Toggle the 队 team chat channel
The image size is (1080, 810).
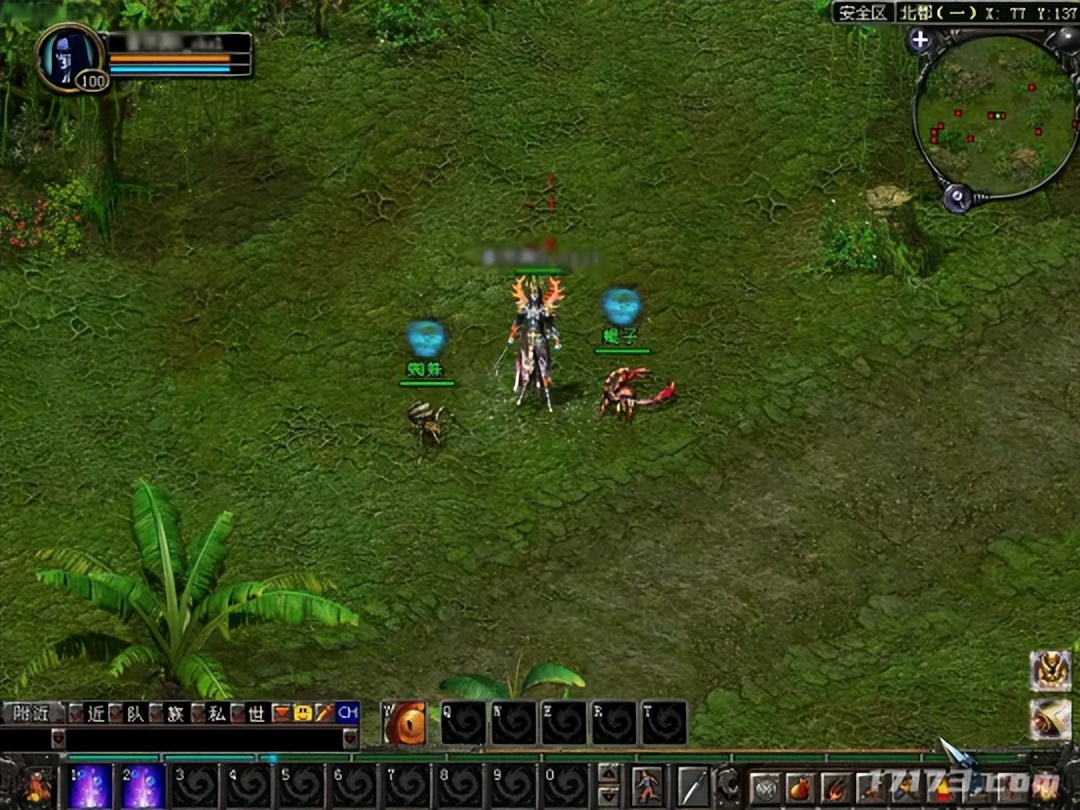136,713
